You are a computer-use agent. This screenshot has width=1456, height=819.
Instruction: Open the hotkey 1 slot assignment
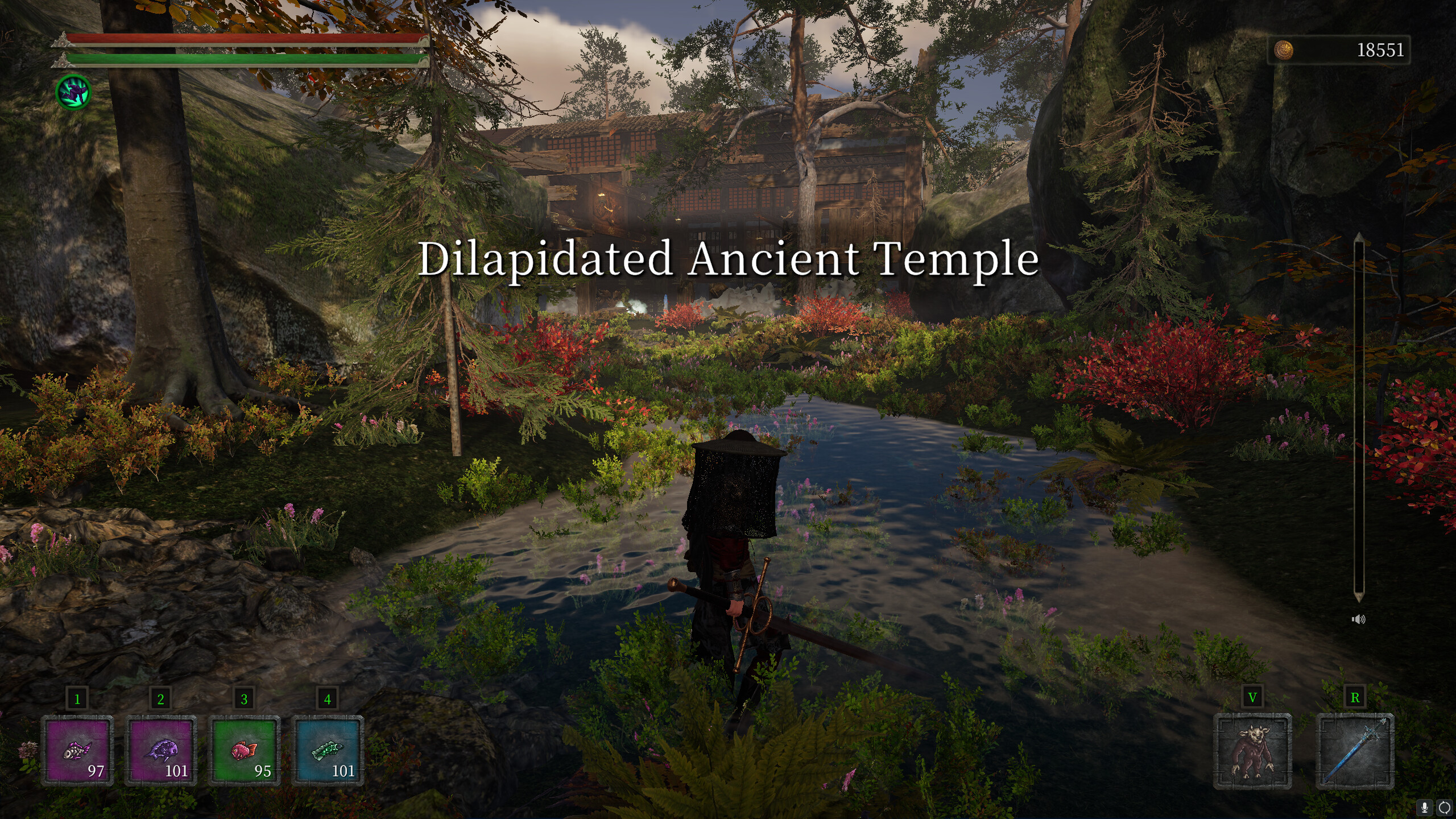tap(78, 698)
